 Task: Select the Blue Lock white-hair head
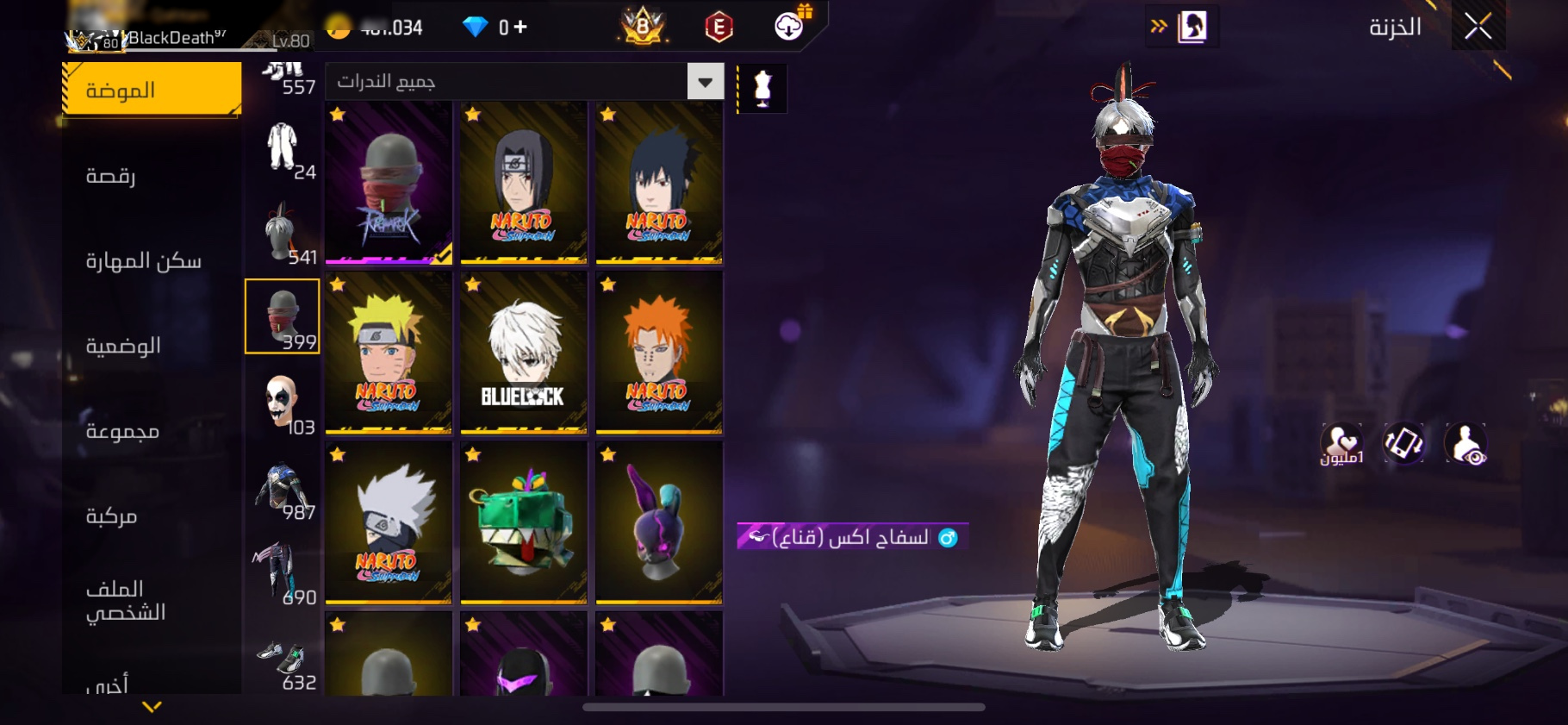(x=524, y=352)
